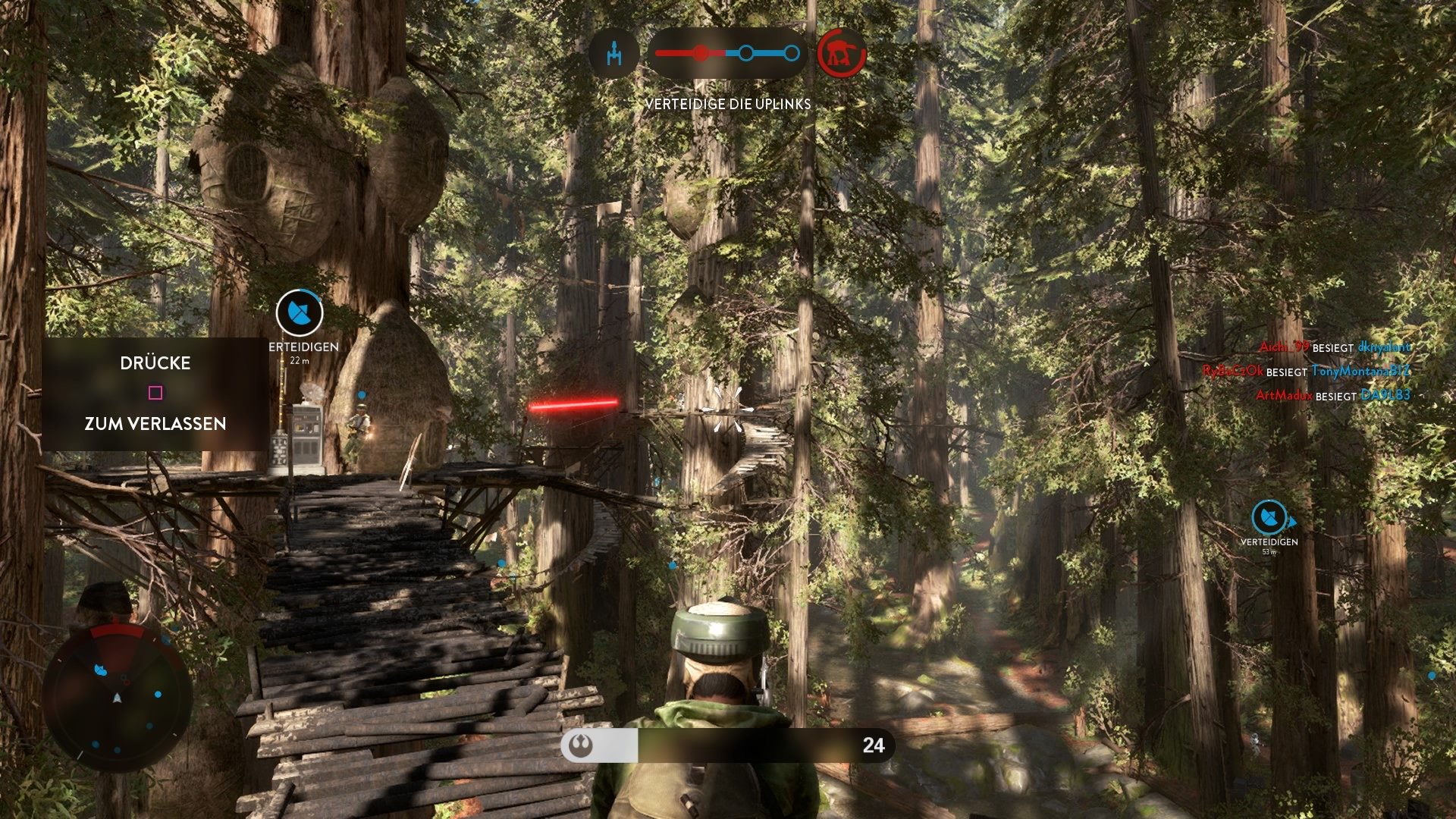Toggle the captured red uplink node on progress bar

click(701, 53)
